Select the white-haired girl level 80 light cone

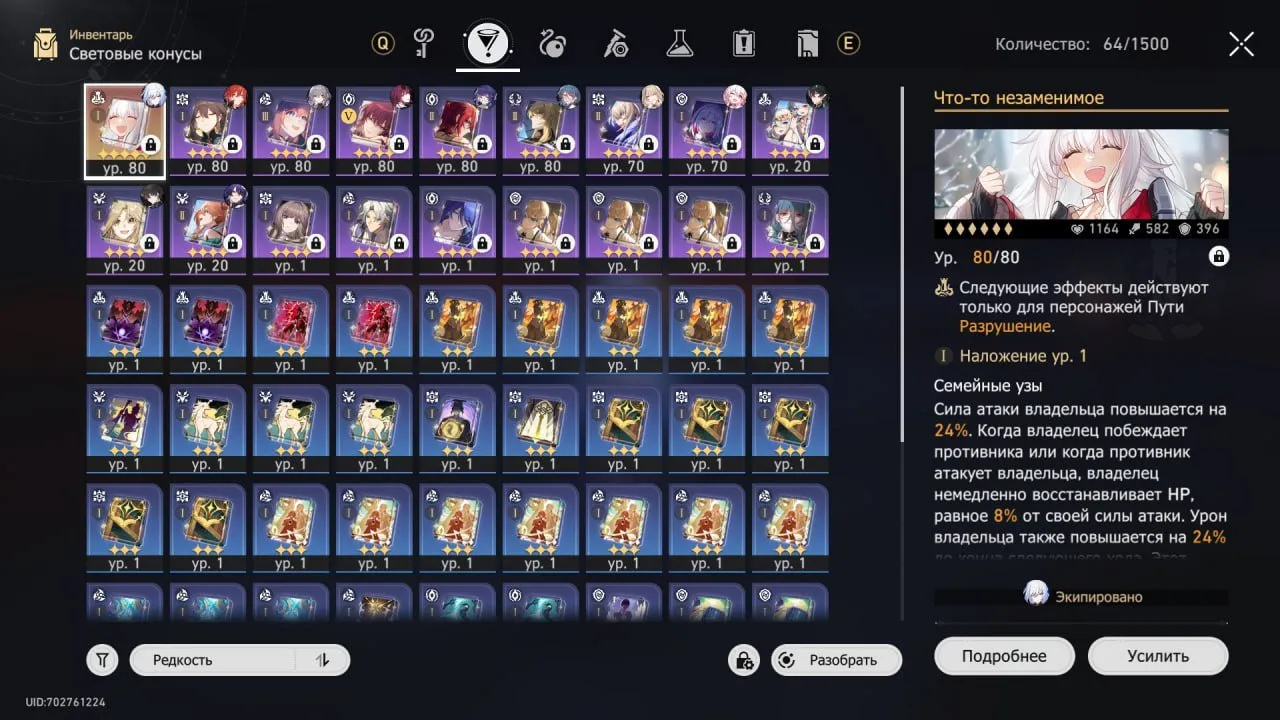(125, 130)
